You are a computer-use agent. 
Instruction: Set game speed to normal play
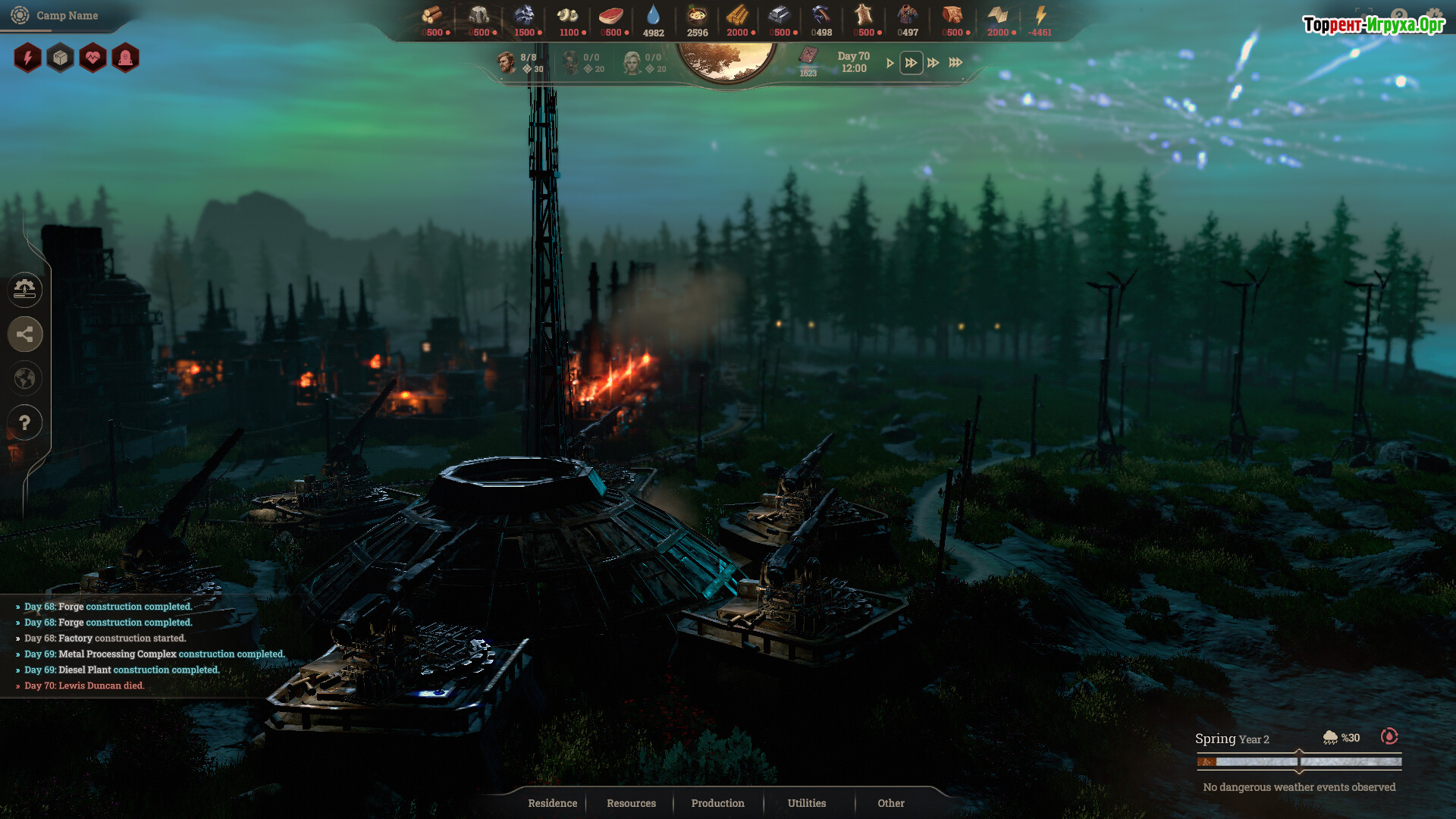(890, 63)
